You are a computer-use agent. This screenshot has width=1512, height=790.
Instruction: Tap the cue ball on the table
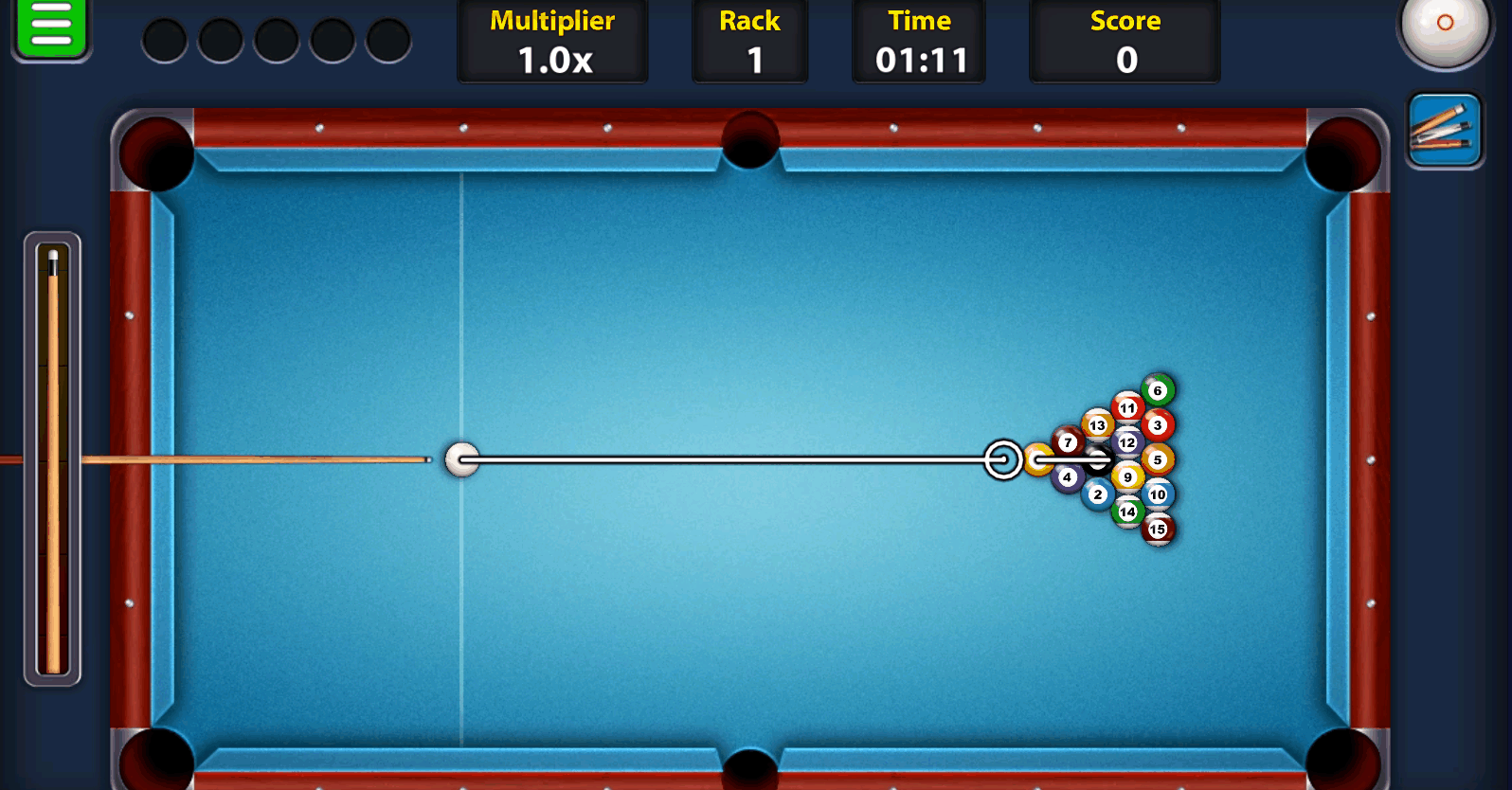[x=460, y=458]
